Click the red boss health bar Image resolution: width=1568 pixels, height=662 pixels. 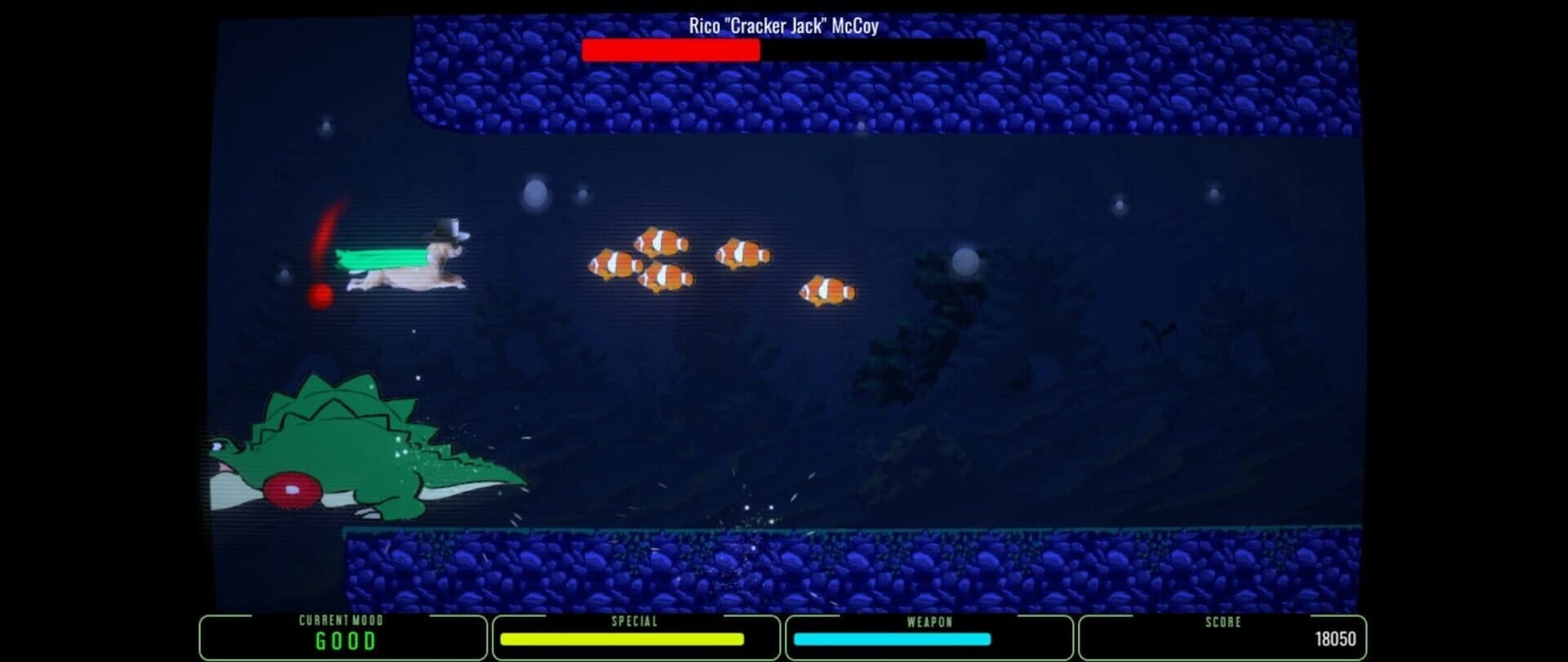[x=670, y=51]
